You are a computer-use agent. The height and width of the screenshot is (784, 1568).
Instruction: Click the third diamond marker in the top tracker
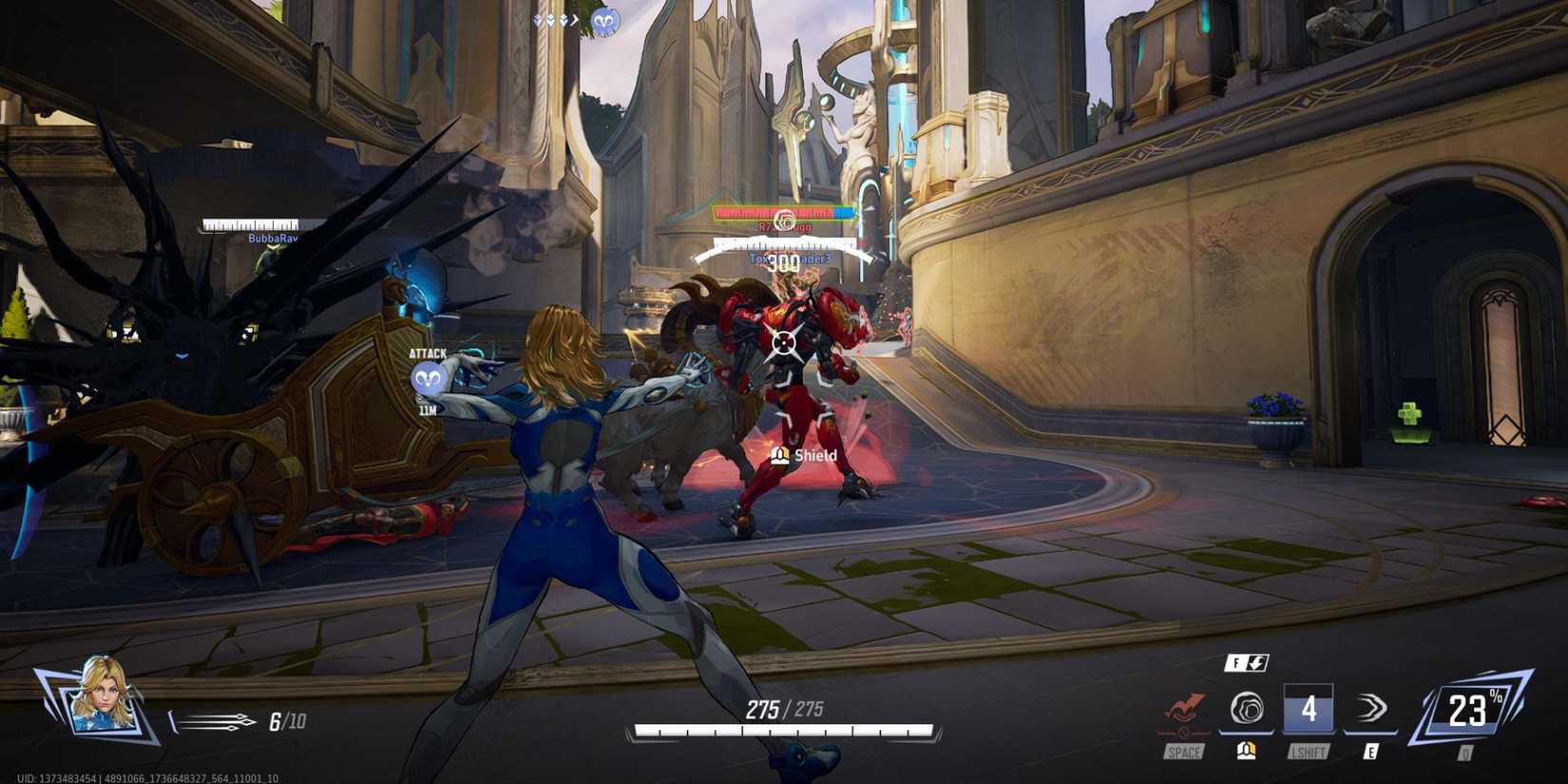pyautogui.click(x=563, y=18)
